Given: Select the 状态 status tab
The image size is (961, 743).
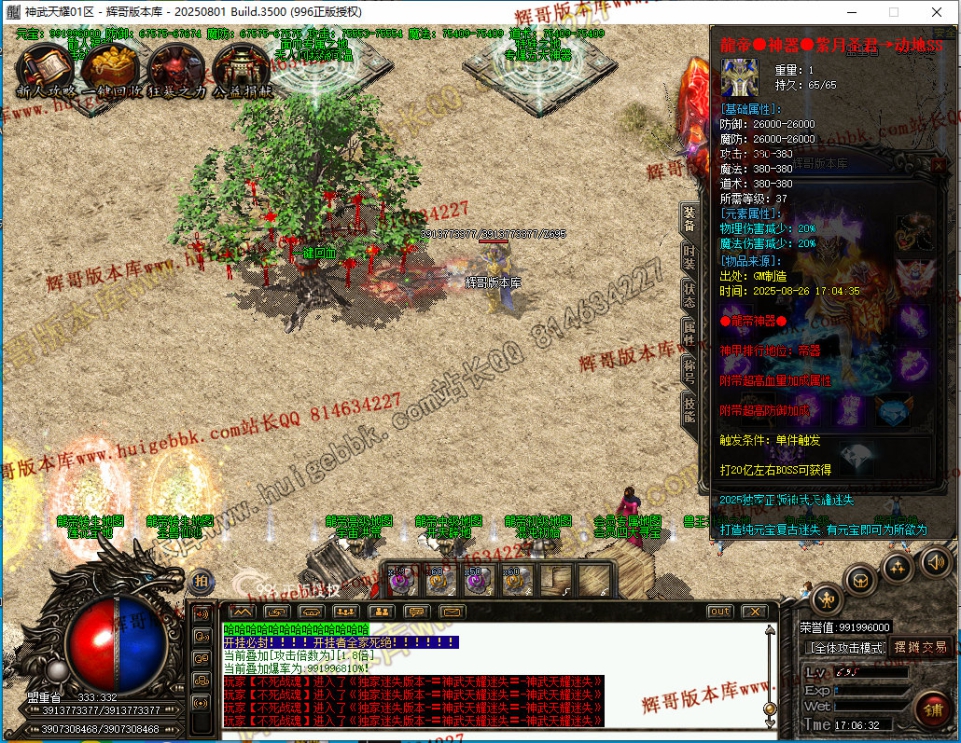Looking at the screenshot, I should tap(690, 294).
